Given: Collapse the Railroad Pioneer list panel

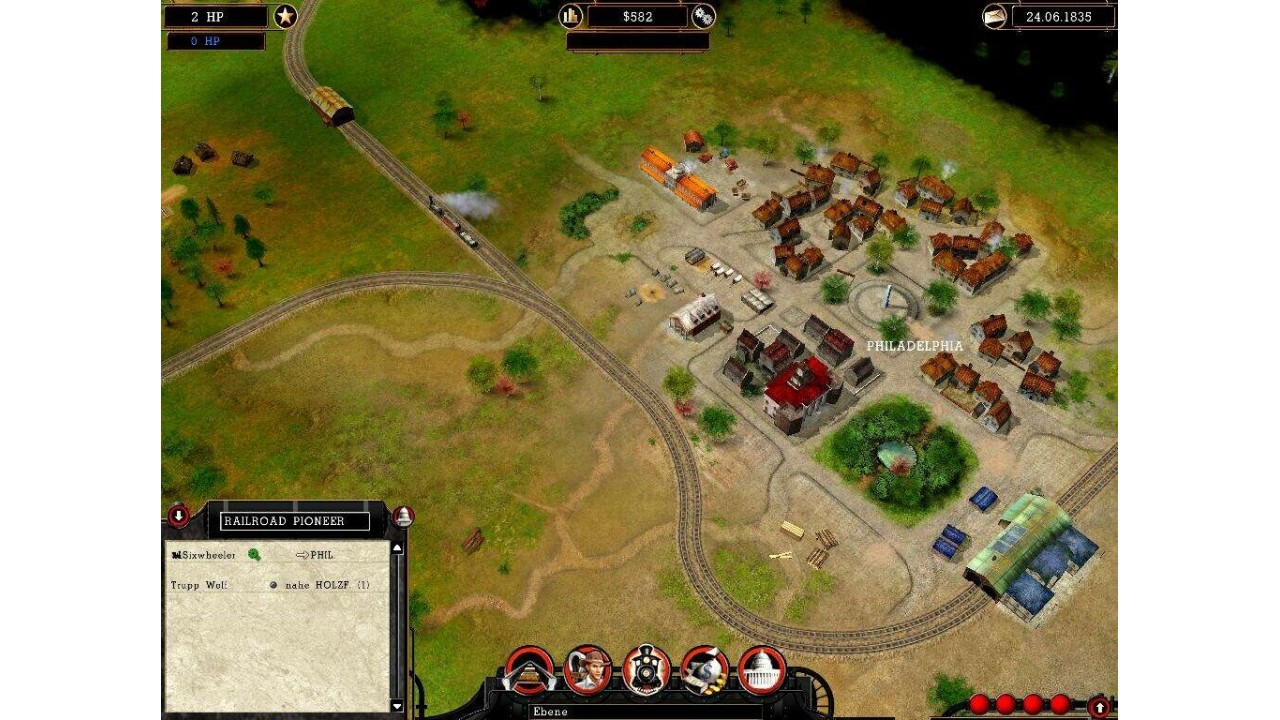Looking at the screenshot, I should click(x=178, y=516).
